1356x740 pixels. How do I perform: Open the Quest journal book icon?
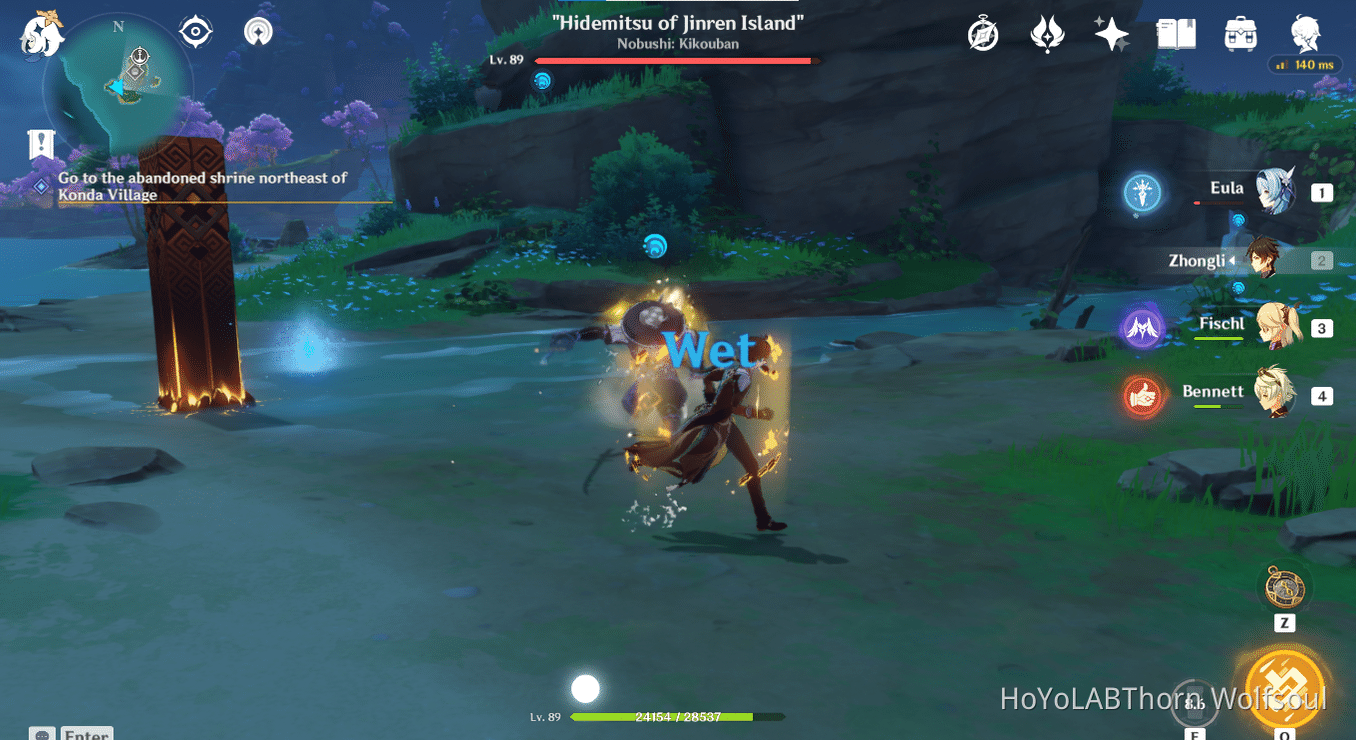(1175, 33)
